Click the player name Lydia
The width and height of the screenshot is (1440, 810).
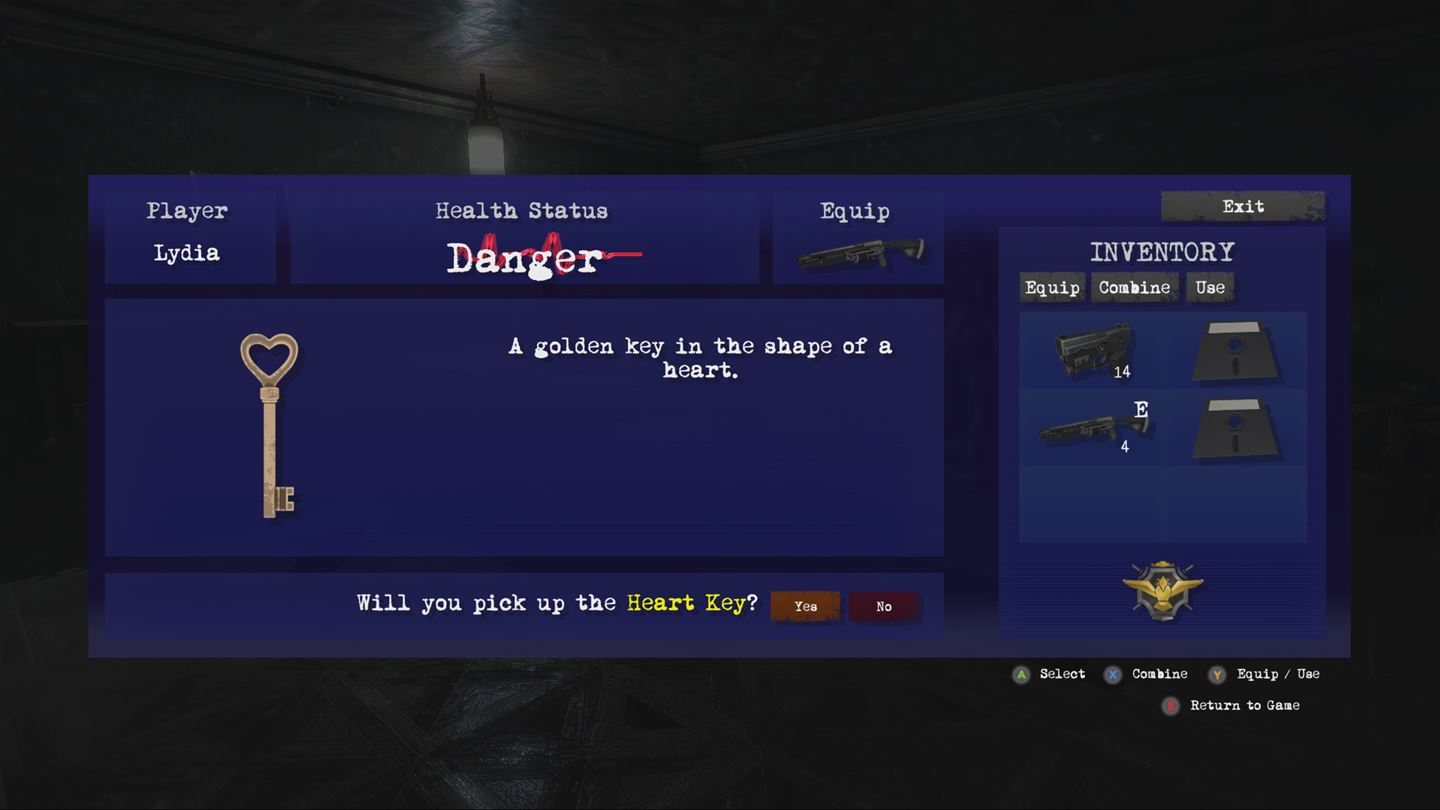[x=187, y=253]
